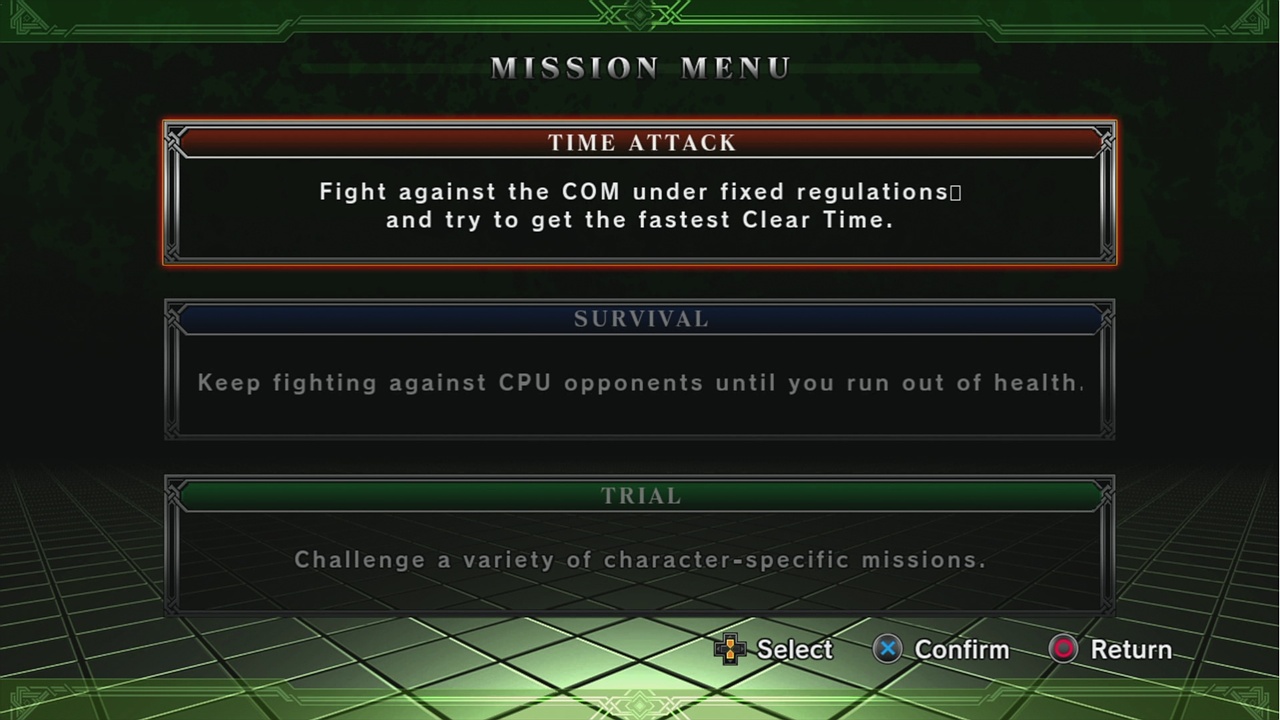Click the Survival title header
Screen dimensions: 1280x720
640,318
